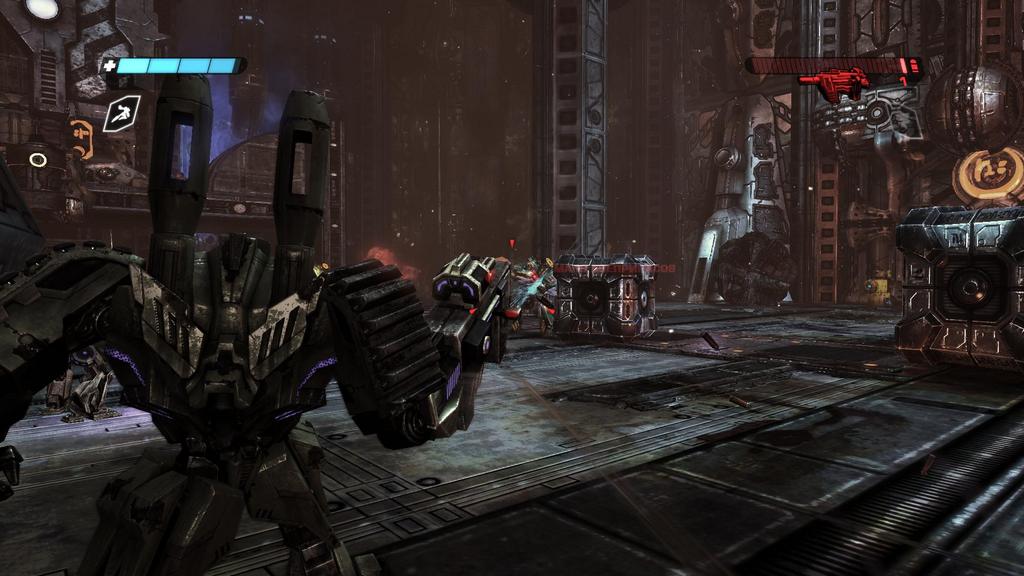Activate the dash ability icon
The height and width of the screenshot is (576, 1024).
[x=121, y=114]
